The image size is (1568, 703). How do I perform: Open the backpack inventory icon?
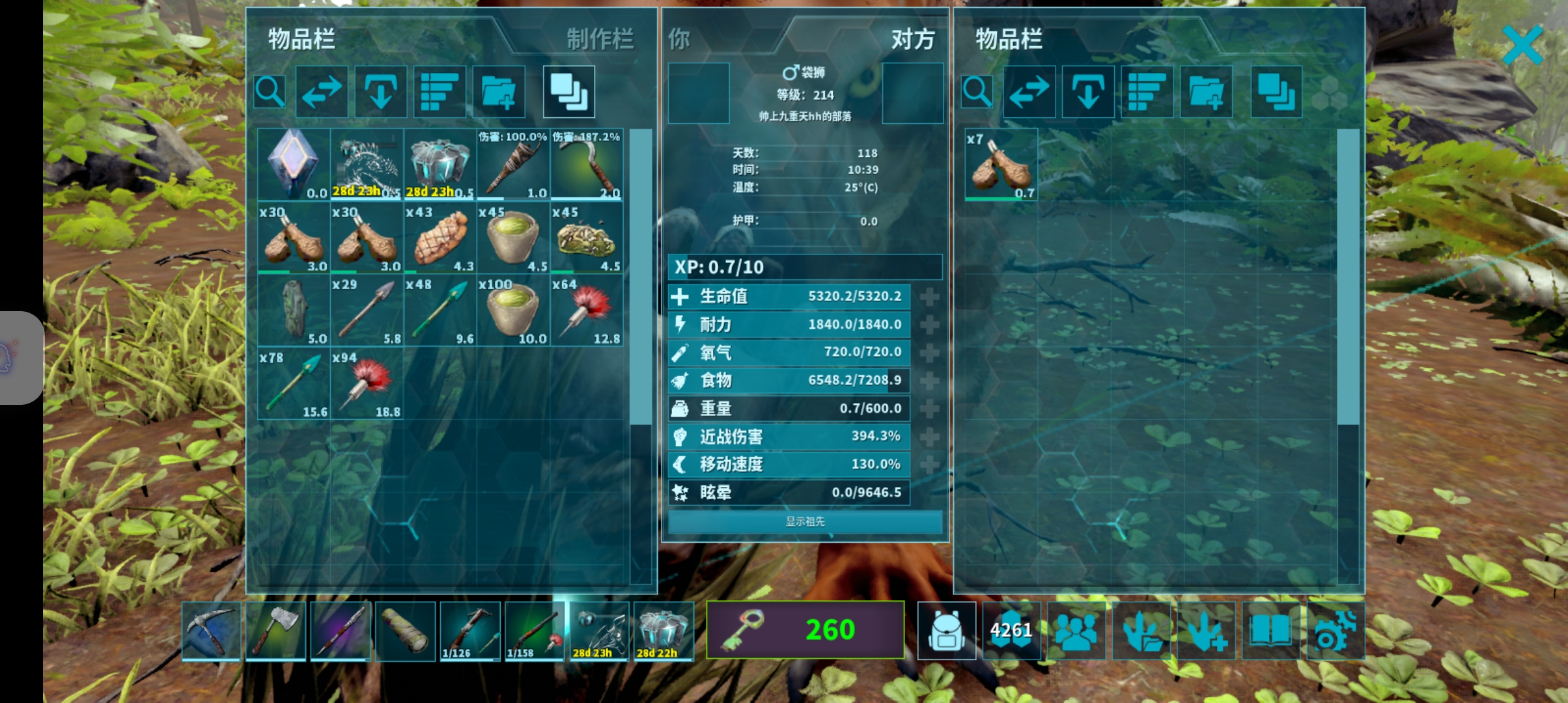[946, 630]
